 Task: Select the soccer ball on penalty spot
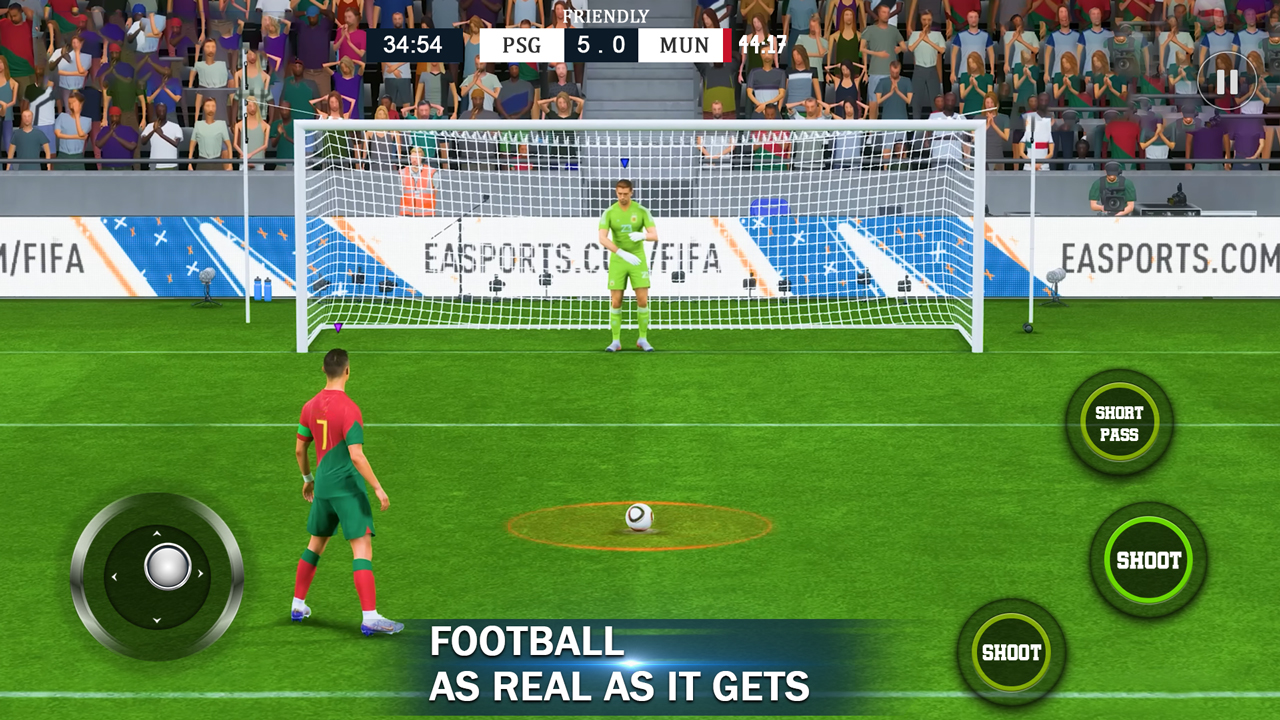[640, 519]
